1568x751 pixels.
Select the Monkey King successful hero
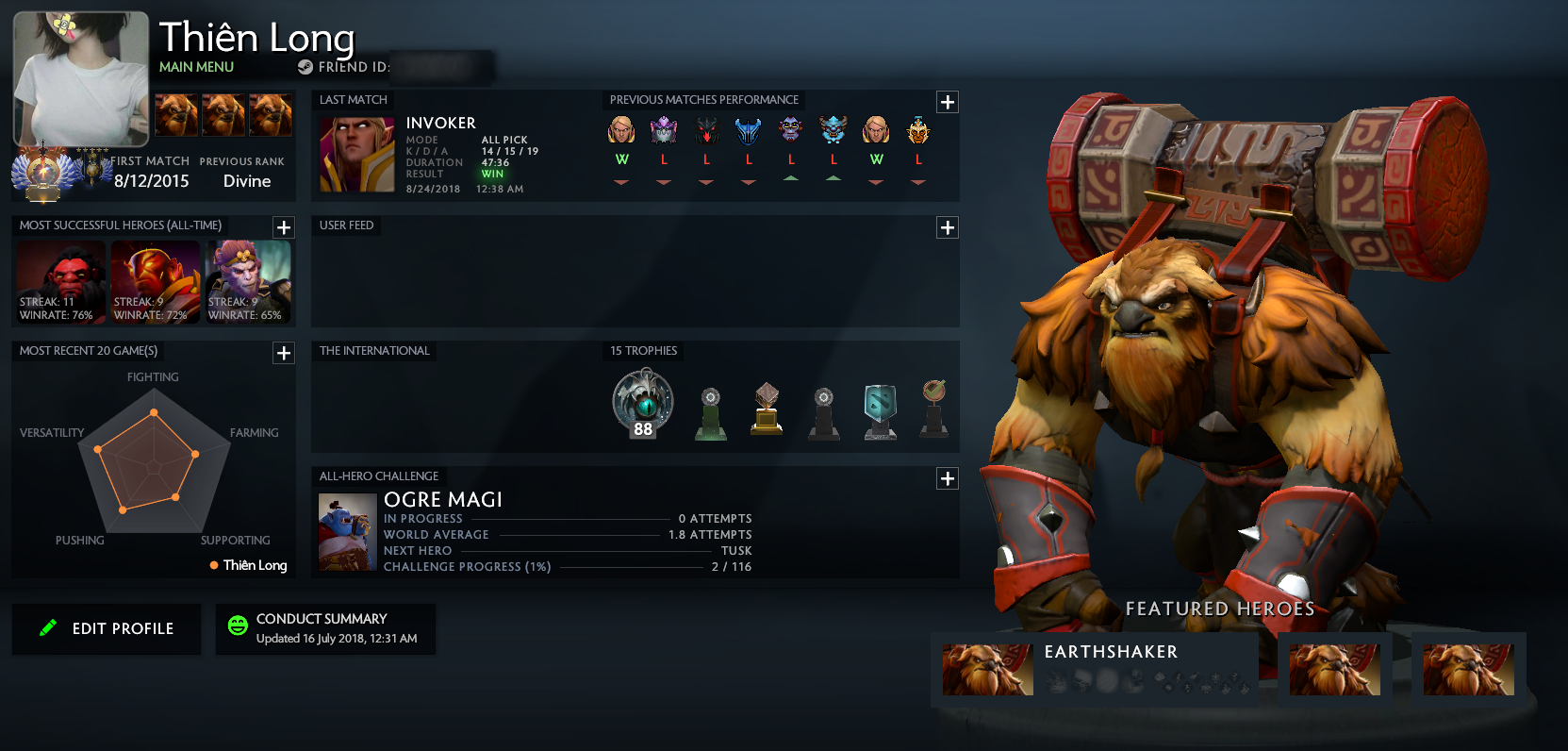tap(249, 281)
